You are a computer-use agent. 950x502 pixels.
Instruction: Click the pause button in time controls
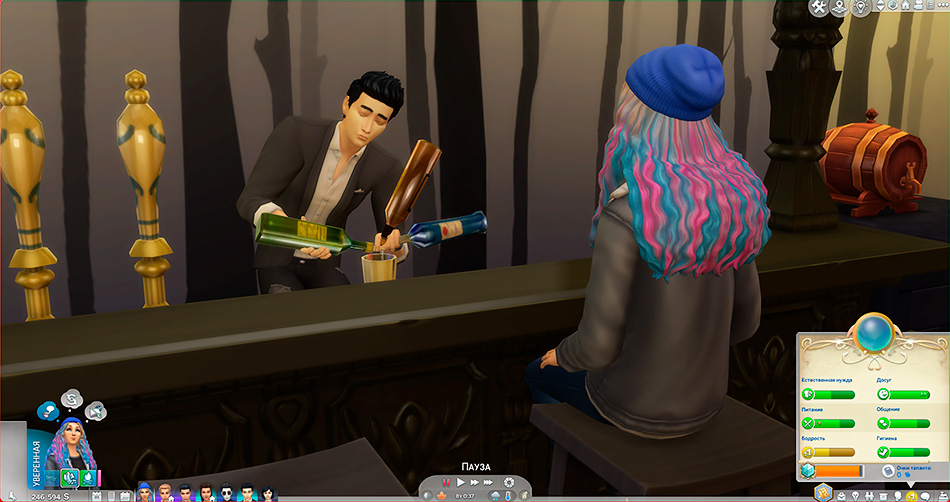(446, 482)
